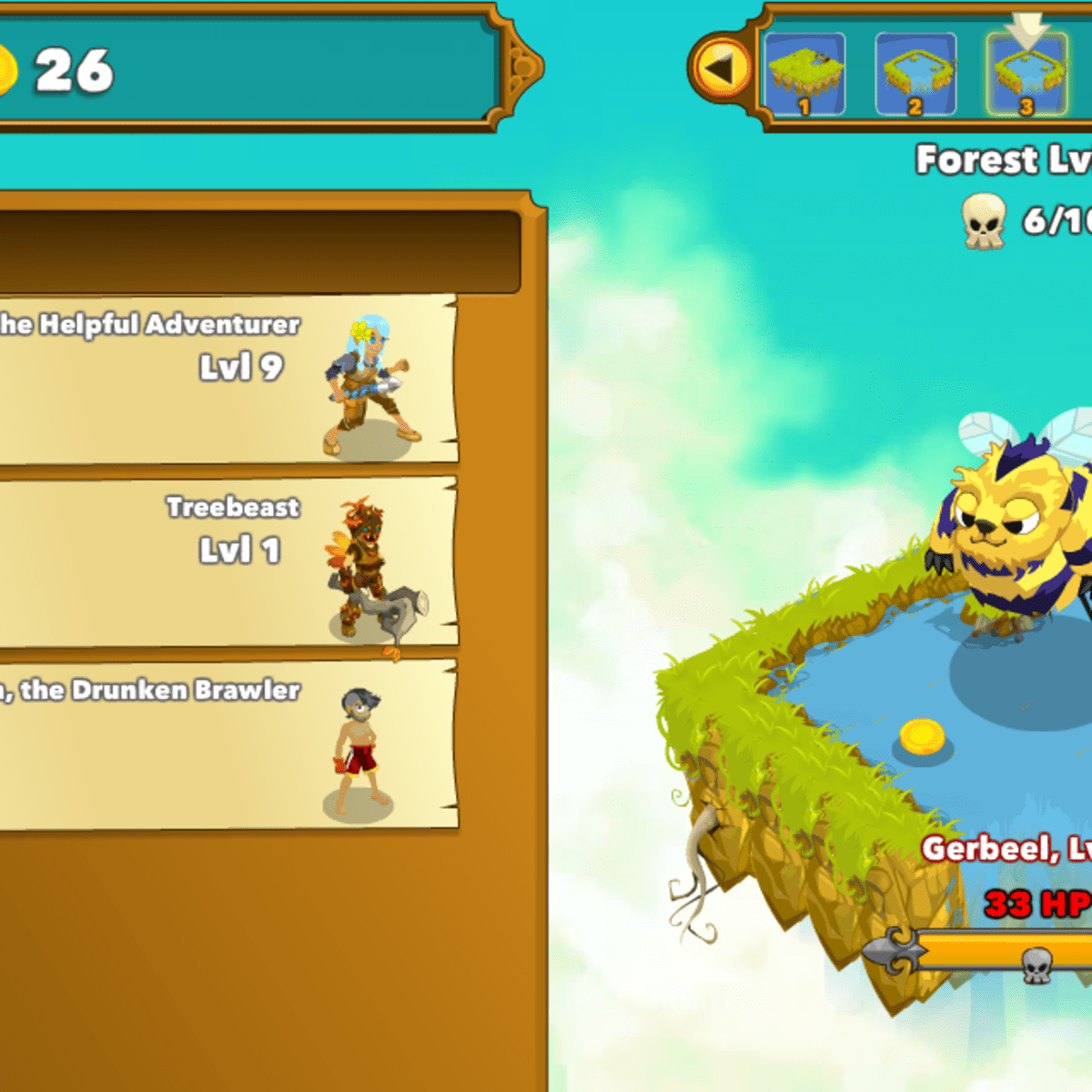Go back with the zone arrow button
The image size is (1092, 1092).
pyautogui.click(x=720, y=67)
